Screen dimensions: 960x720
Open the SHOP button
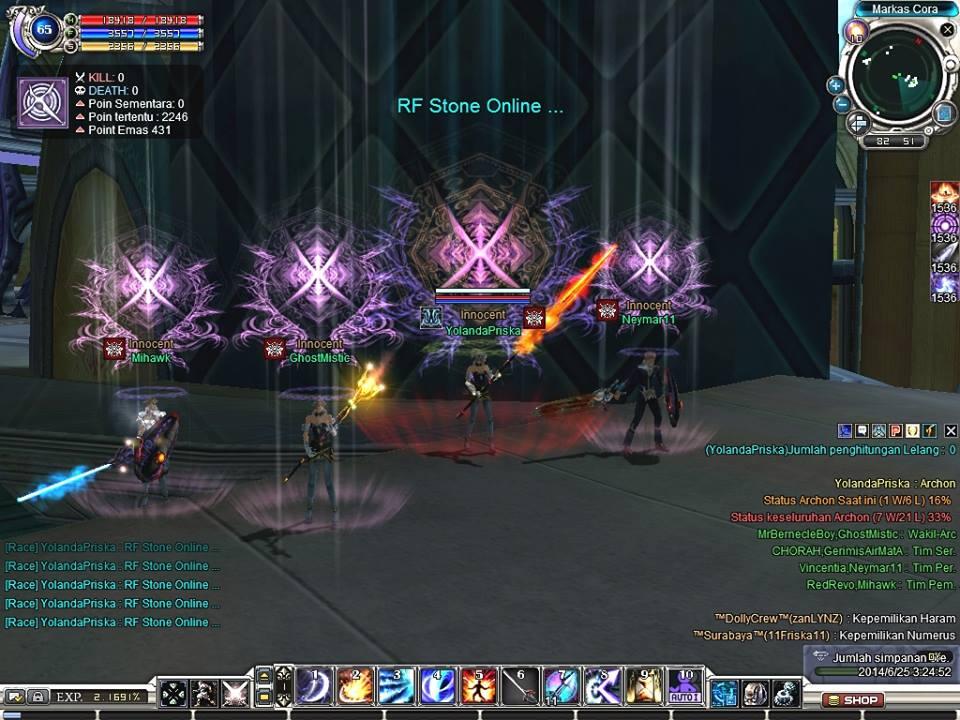tap(853, 700)
